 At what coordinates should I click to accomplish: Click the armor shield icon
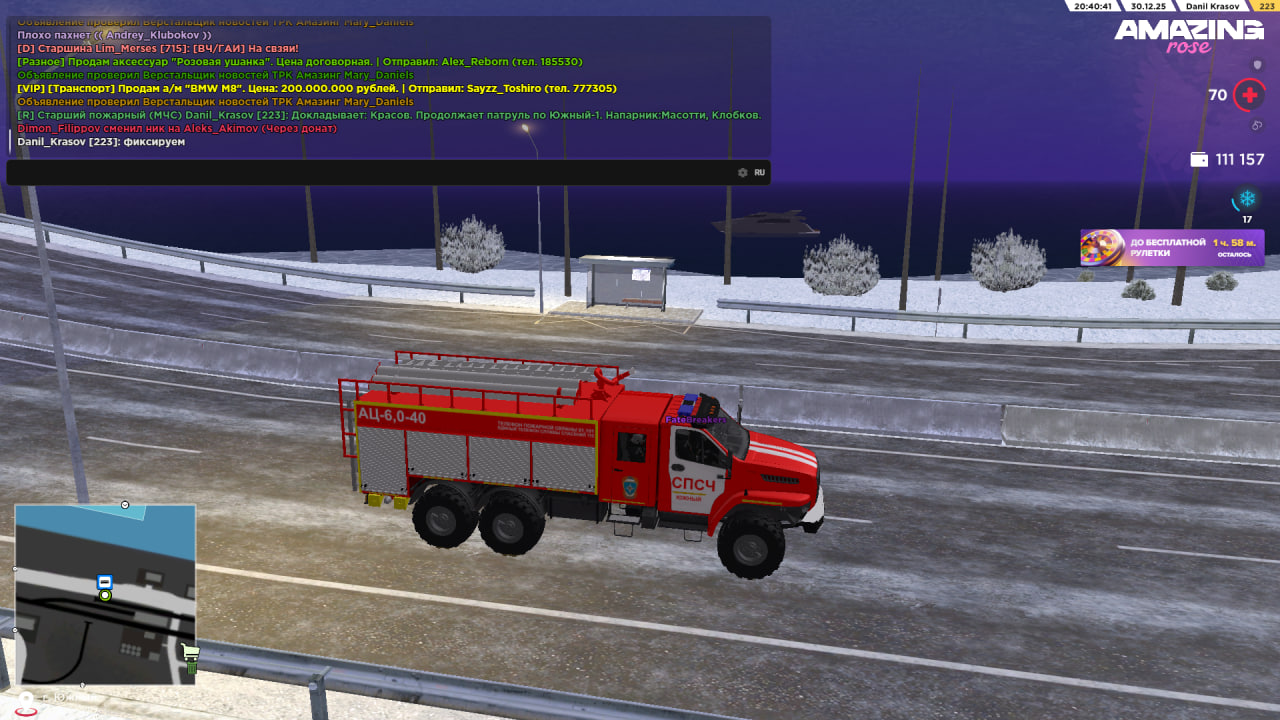click(1258, 65)
